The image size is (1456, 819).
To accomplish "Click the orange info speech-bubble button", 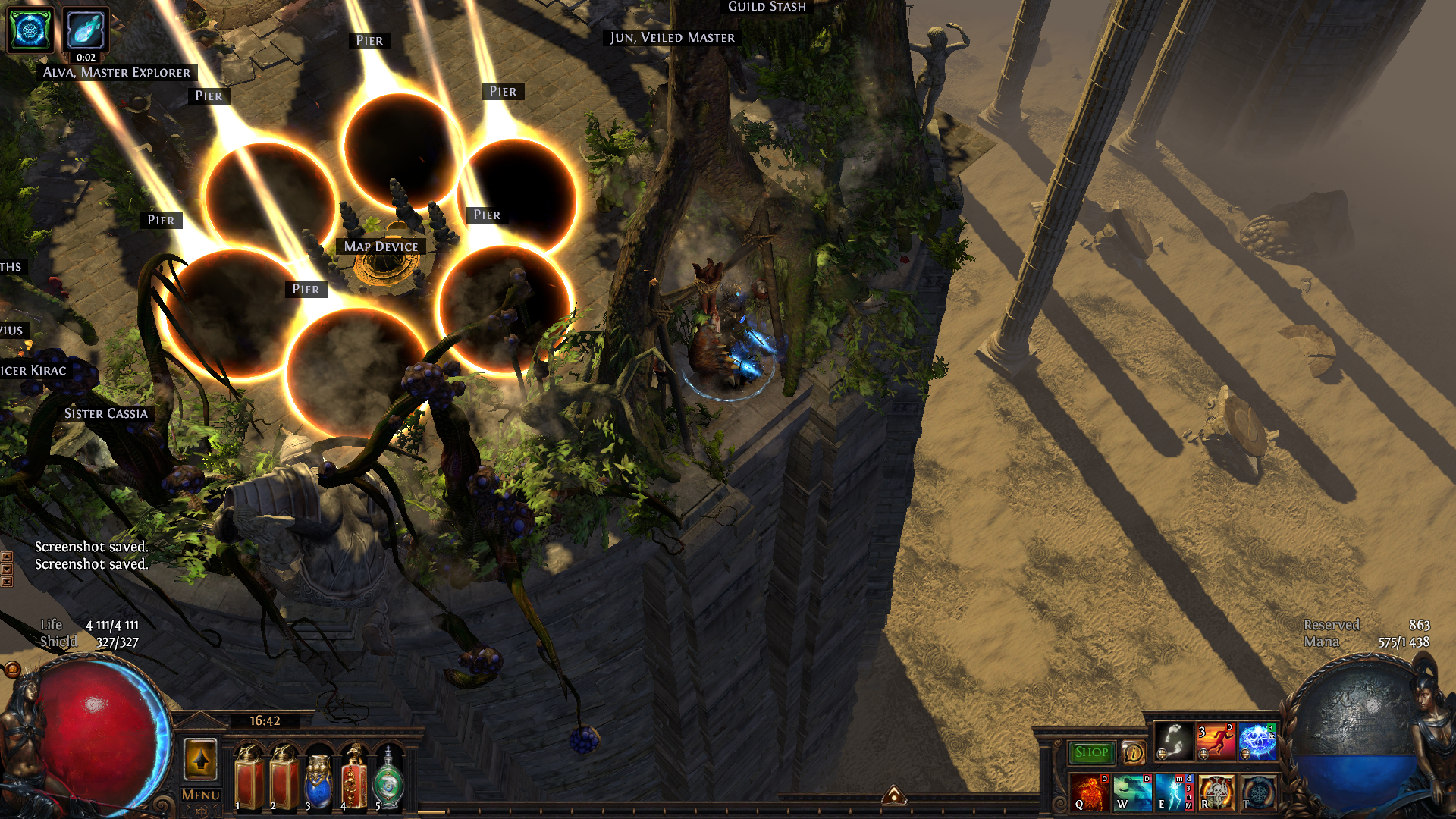I will click(1134, 752).
